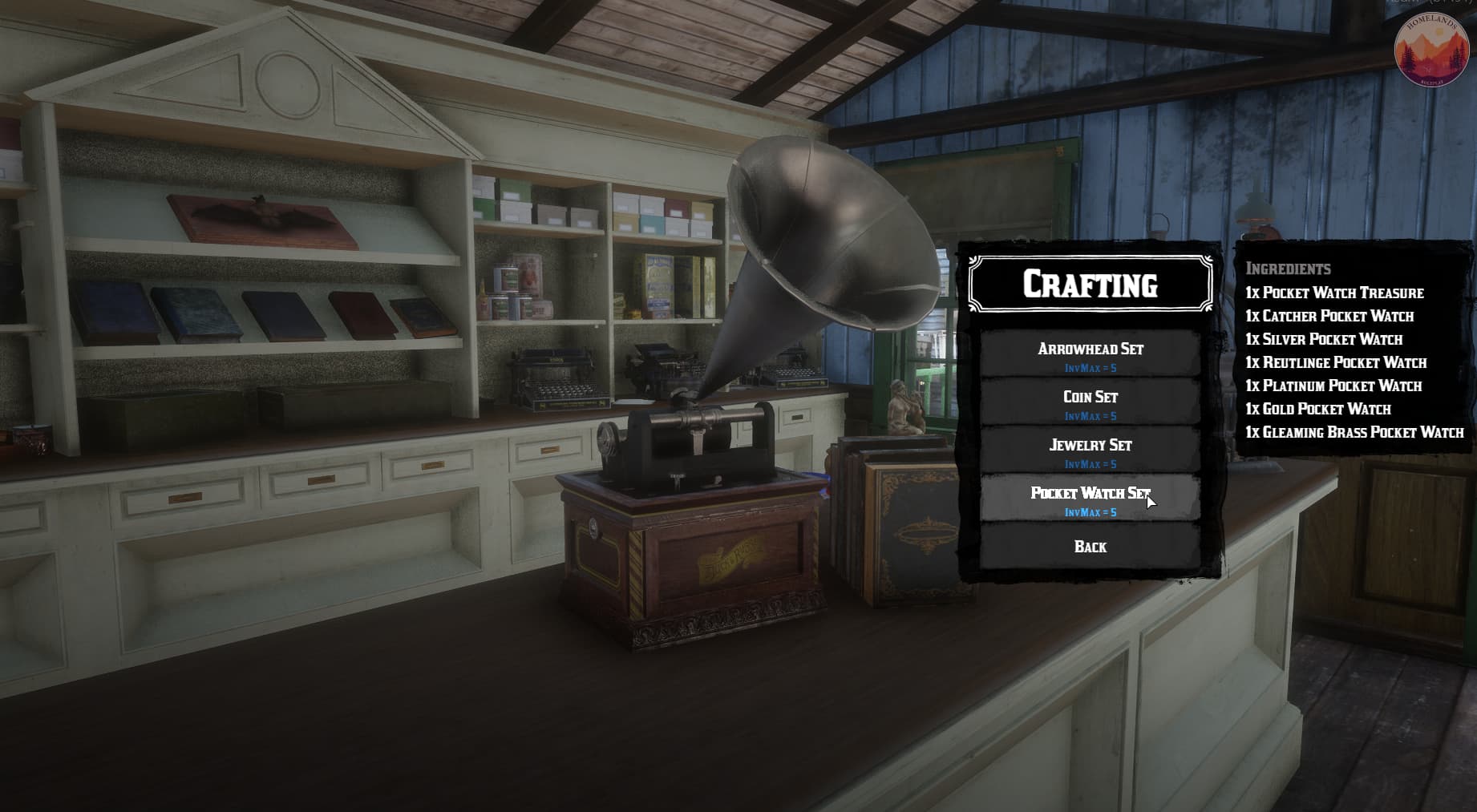Open the Jewelry Set recipe

point(1090,450)
